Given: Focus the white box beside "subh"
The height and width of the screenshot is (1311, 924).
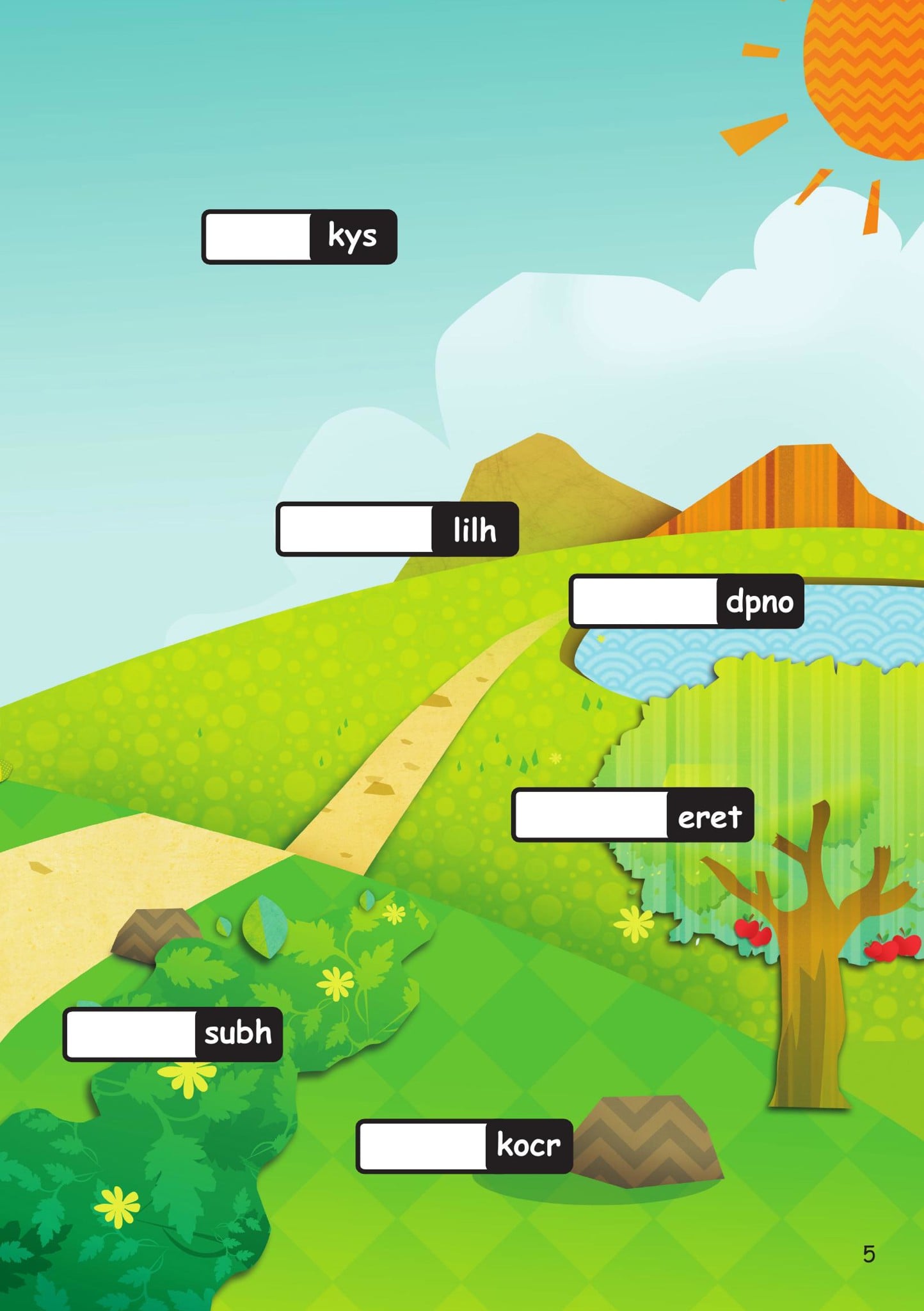Looking at the screenshot, I should pyautogui.click(x=131, y=1034).
